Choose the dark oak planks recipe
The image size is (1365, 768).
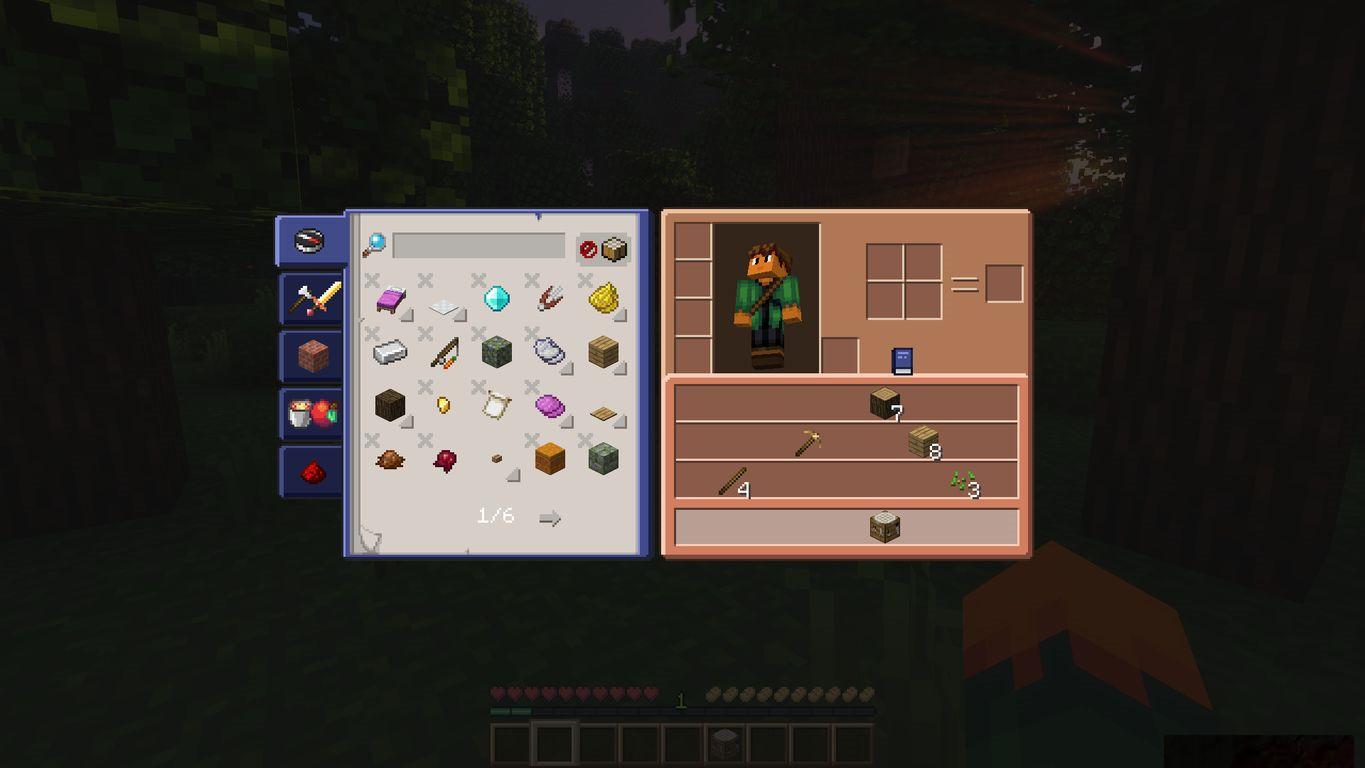[x=390, y=405]
